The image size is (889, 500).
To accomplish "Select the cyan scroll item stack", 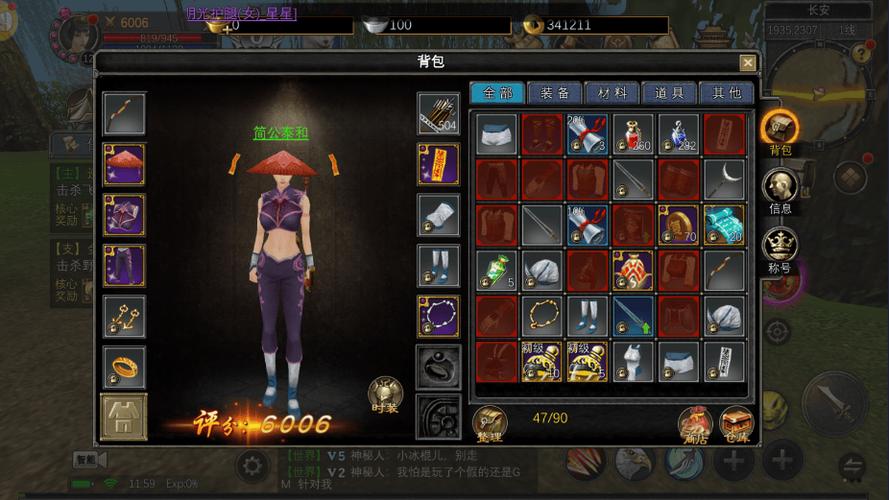I will pos(724,225).
